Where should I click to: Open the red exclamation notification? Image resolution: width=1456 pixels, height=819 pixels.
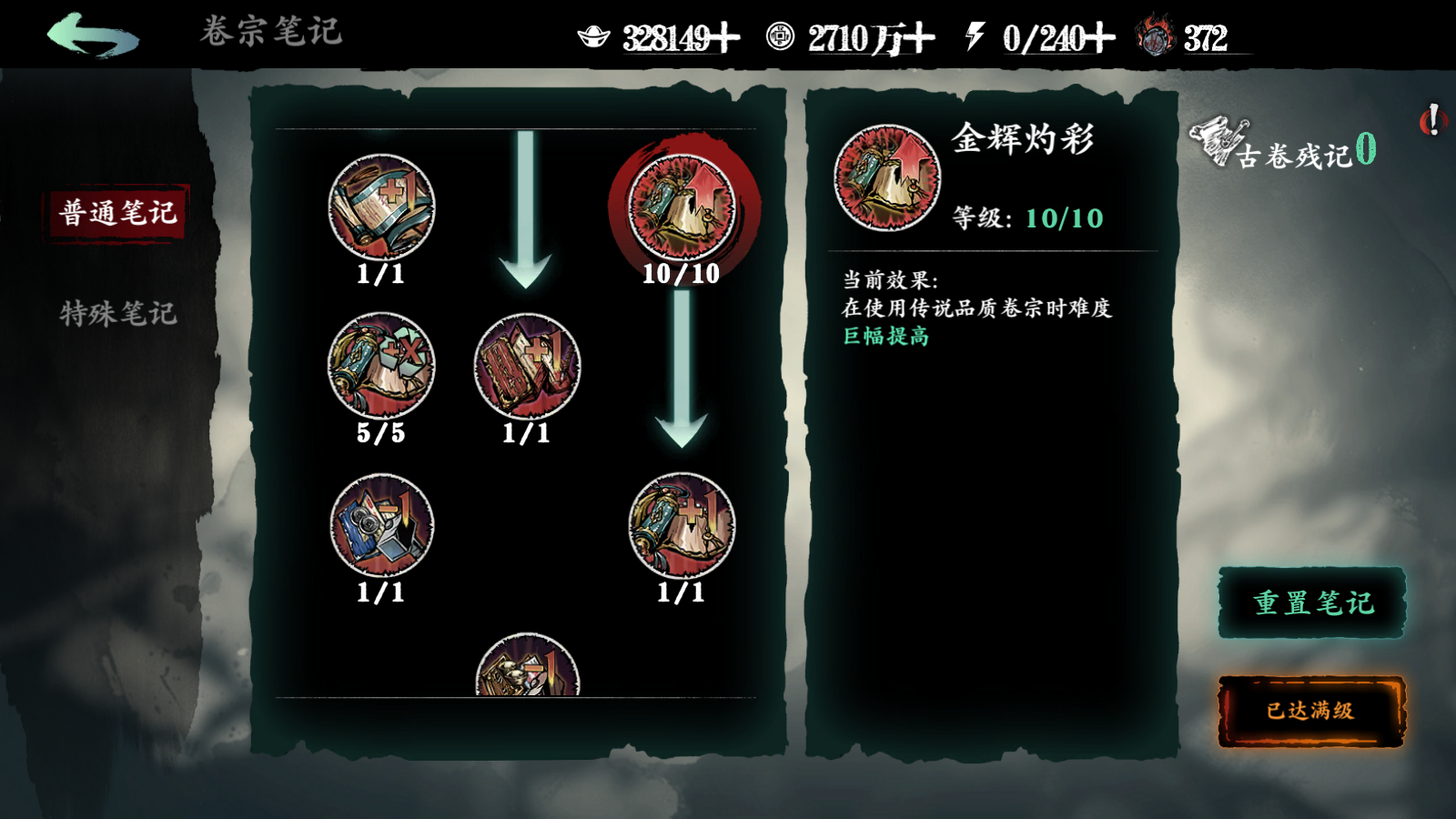click(1431, 118)
